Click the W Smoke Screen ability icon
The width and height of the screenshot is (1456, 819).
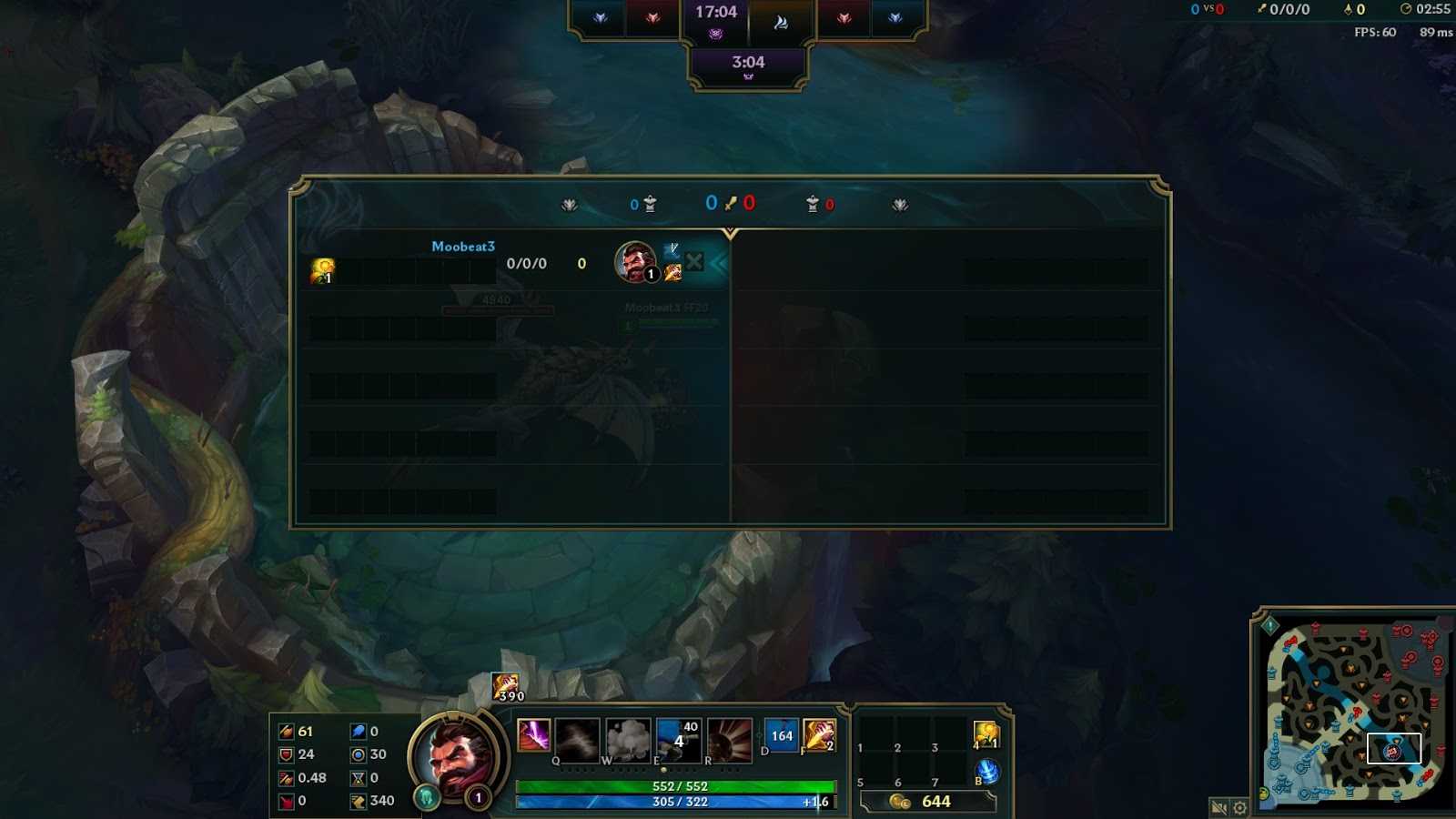(629, 737)
